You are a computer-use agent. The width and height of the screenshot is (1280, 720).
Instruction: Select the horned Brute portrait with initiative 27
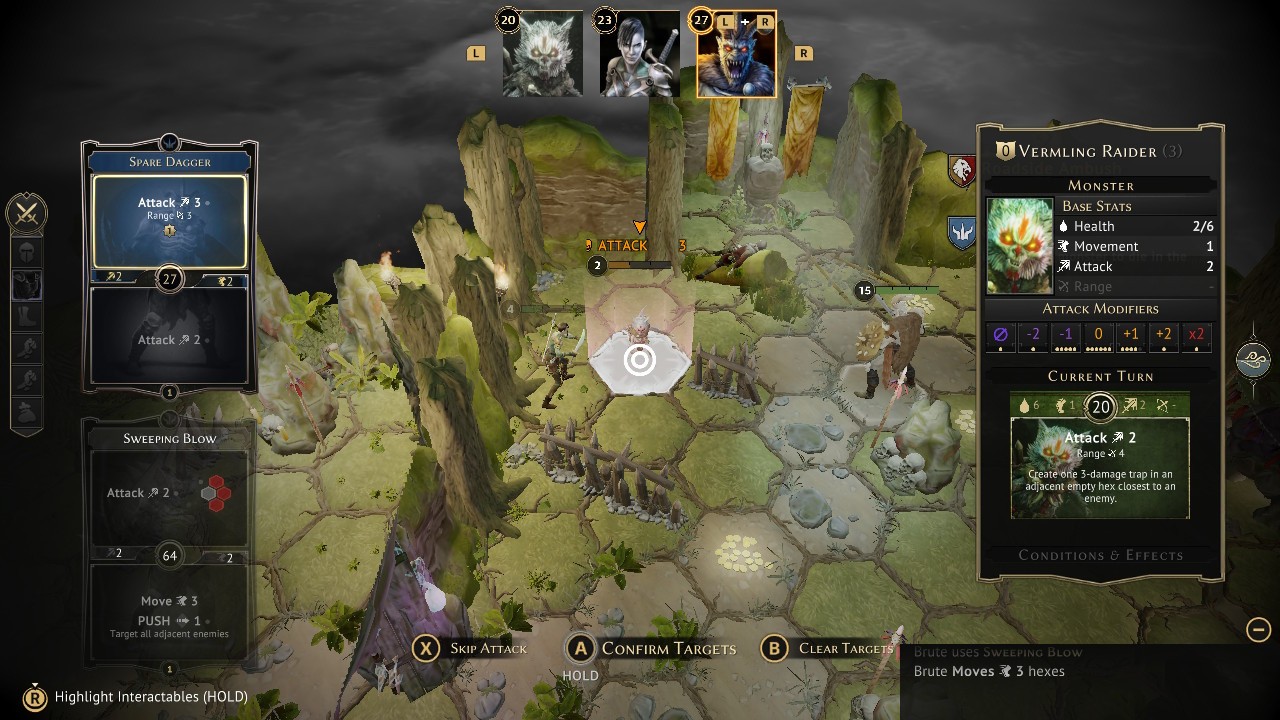(x=736, y=54)
